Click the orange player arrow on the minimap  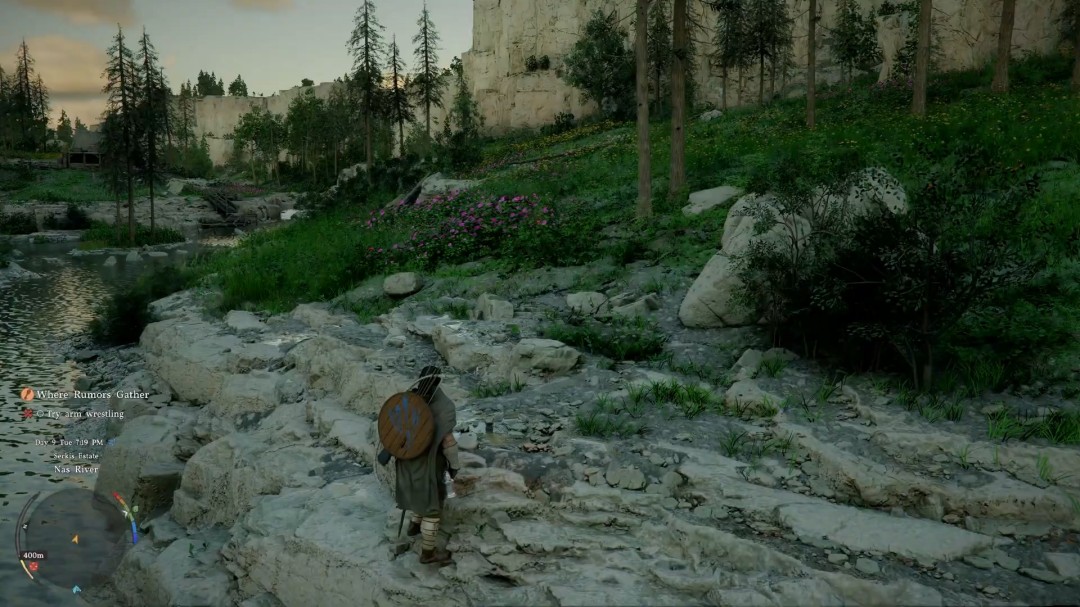(74, 540)
